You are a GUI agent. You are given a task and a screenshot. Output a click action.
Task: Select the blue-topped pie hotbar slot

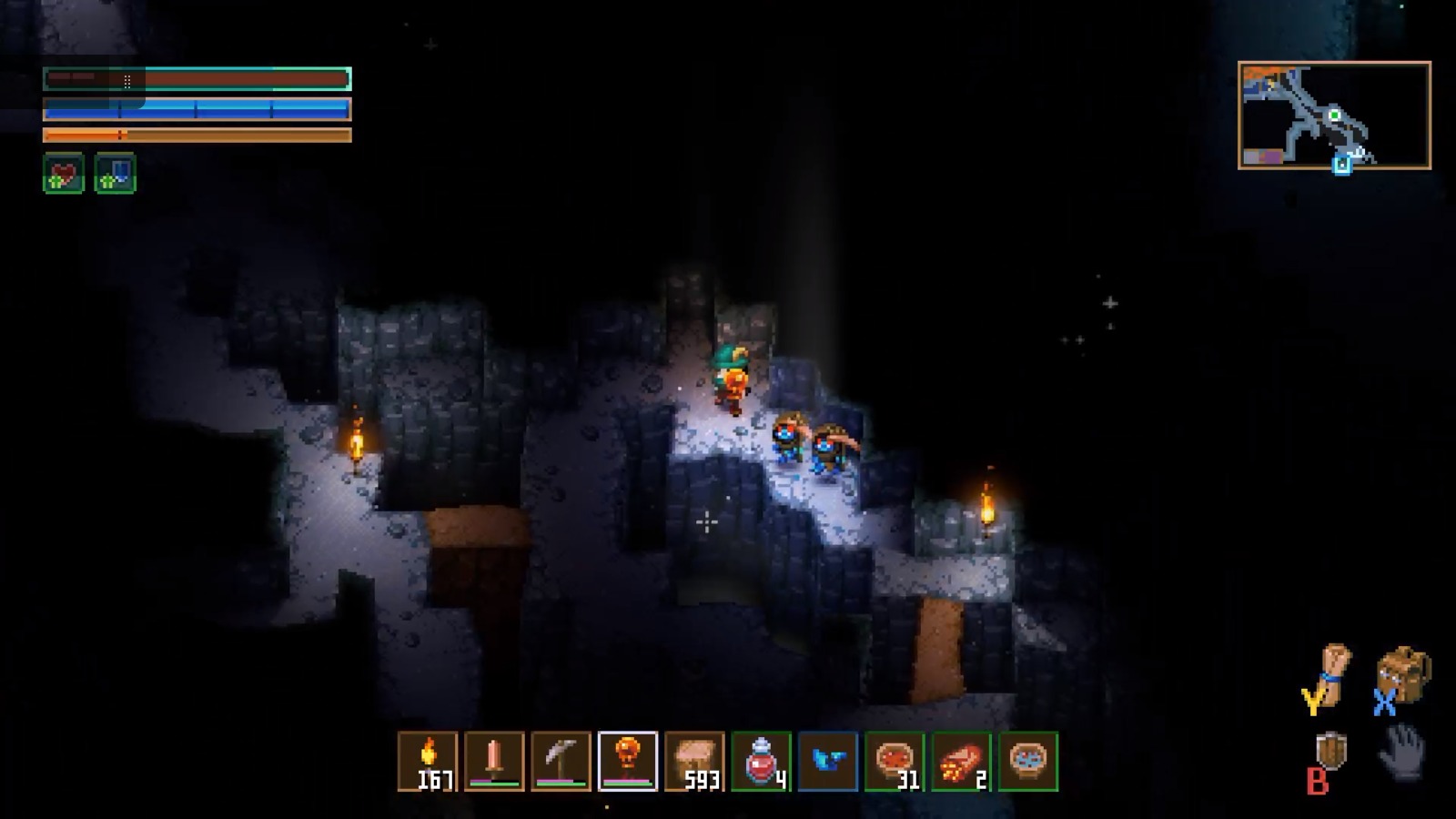pyautogui.click(x=1028, y=761)
